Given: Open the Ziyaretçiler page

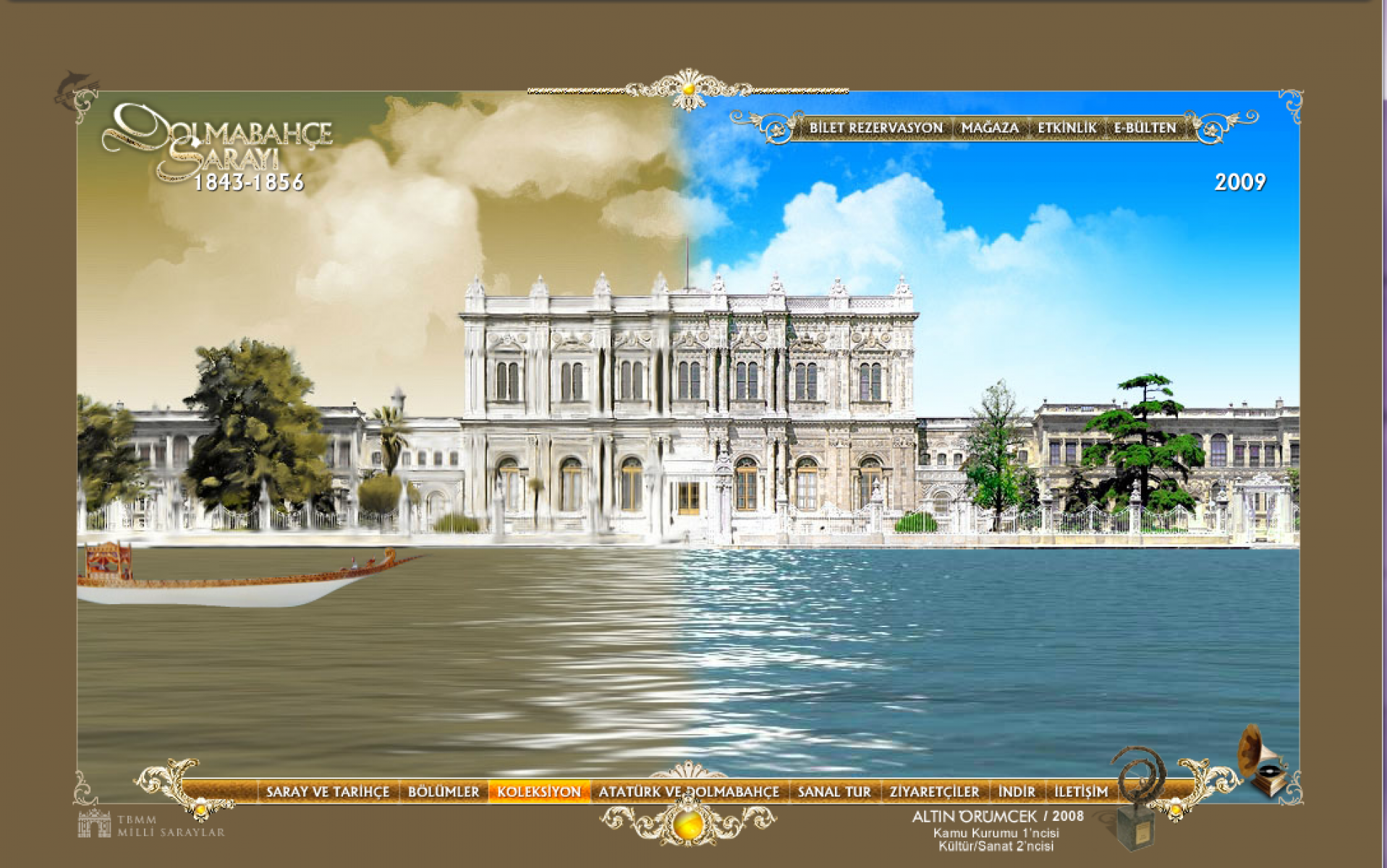Looking at the screenshot, I should point(934,792).
